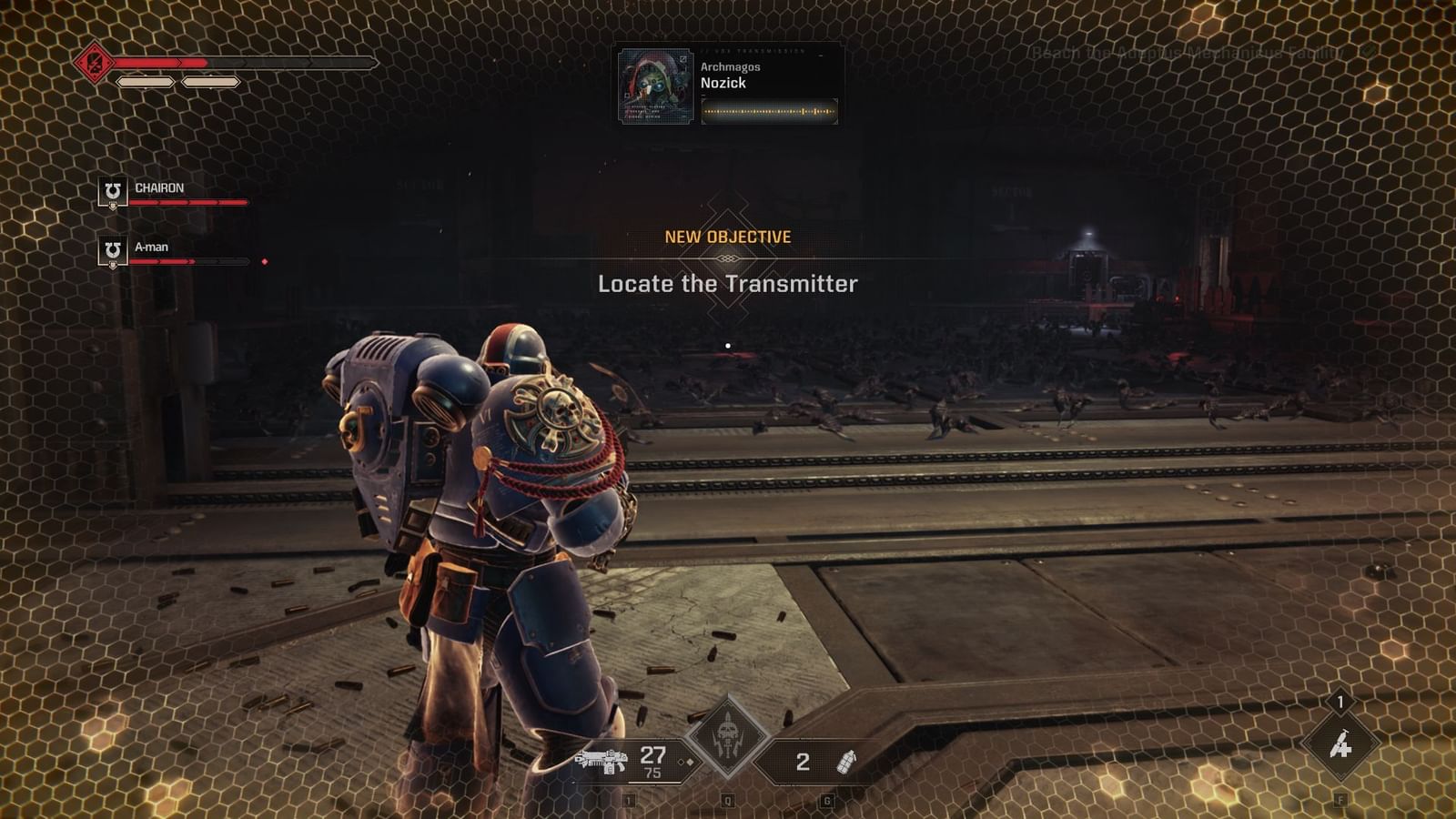Viewport: 1456px width, 819px height.
Task: Open the vox transmission waveform display
Action: pos(769,111)
